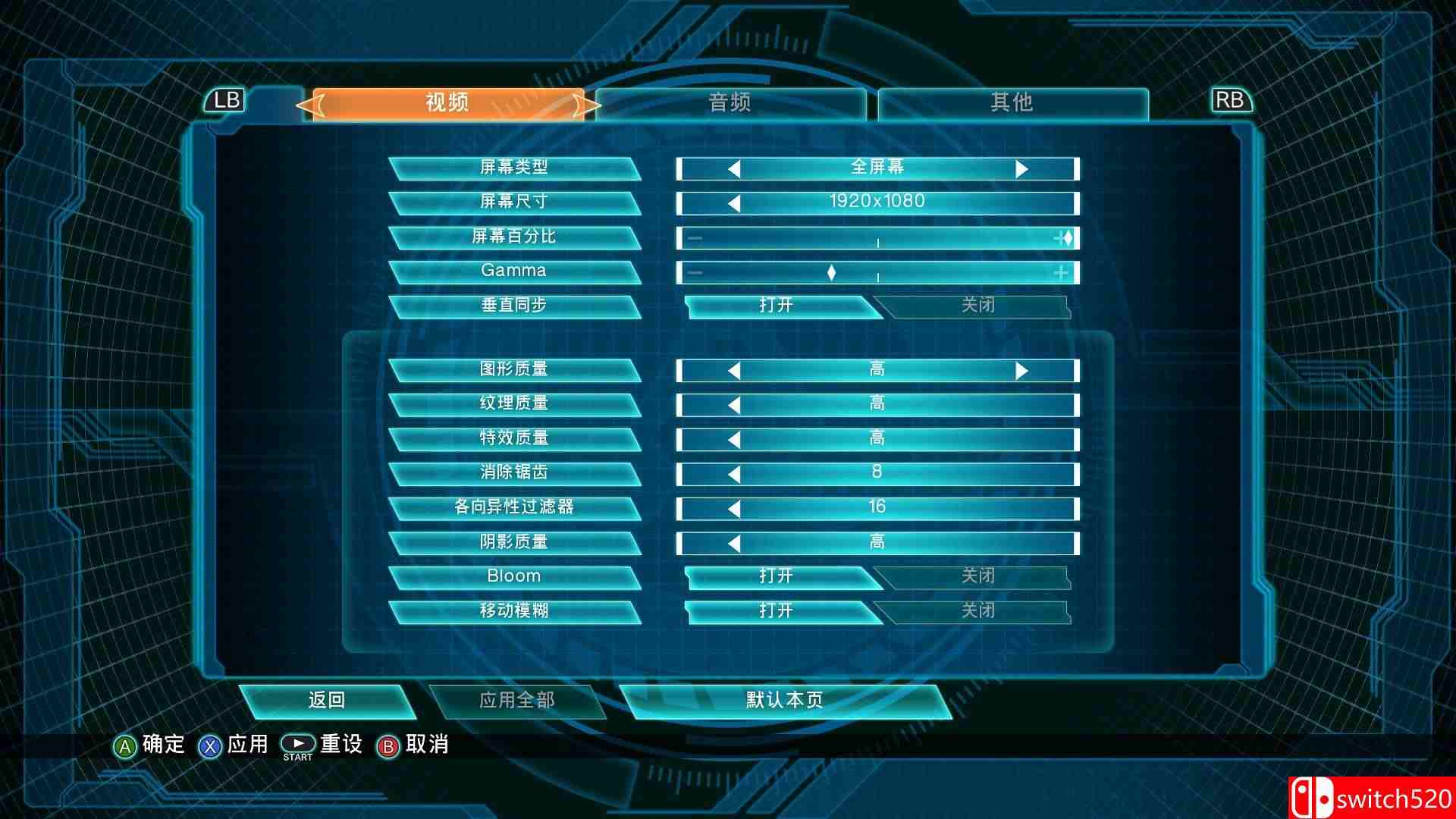Turn off 移动模糊 motion blur
This screenshot has height=819, width=1456.
pyautogui.click(x=977, y=611)
